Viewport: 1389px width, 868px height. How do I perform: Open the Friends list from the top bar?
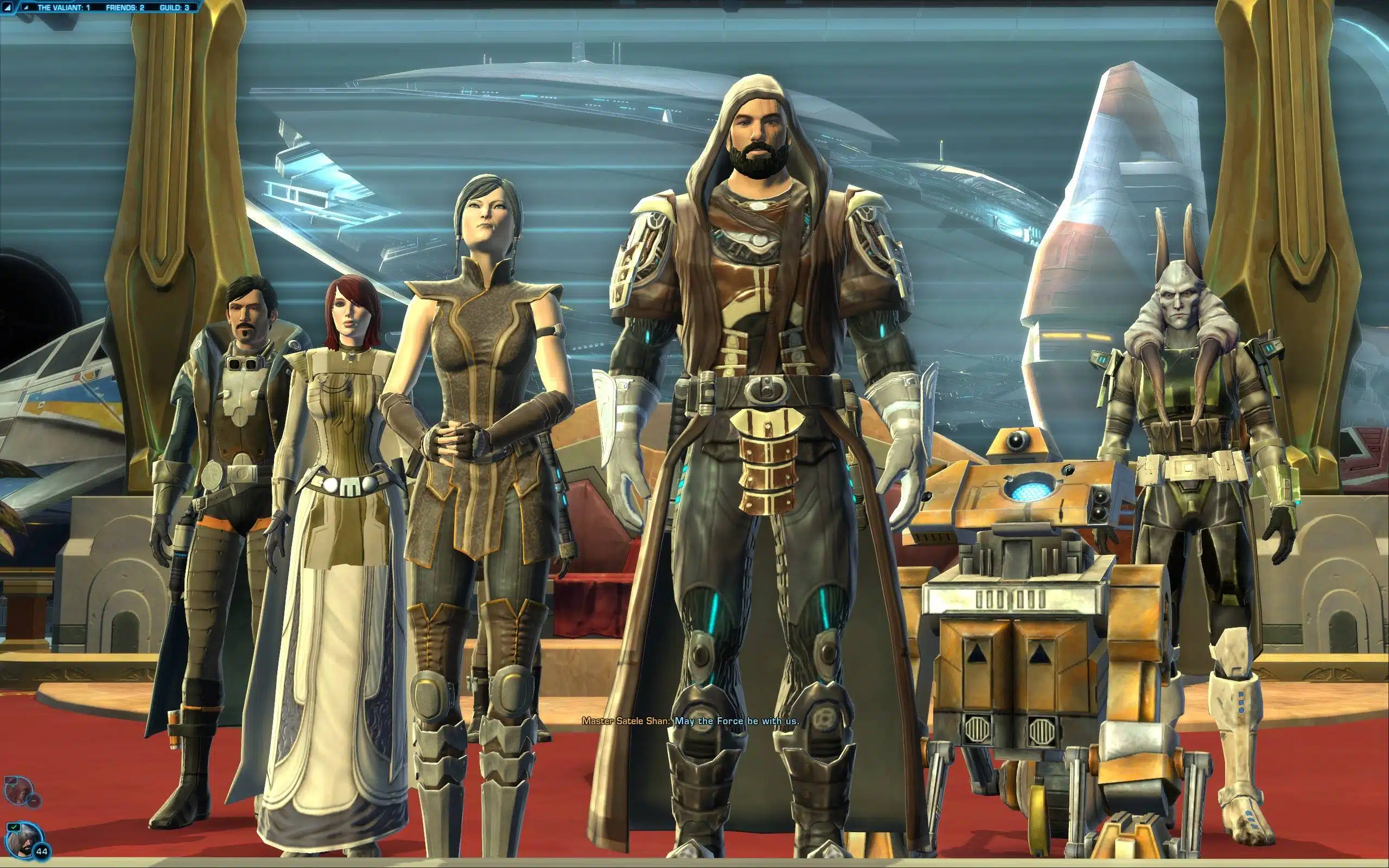coord(125,8)
